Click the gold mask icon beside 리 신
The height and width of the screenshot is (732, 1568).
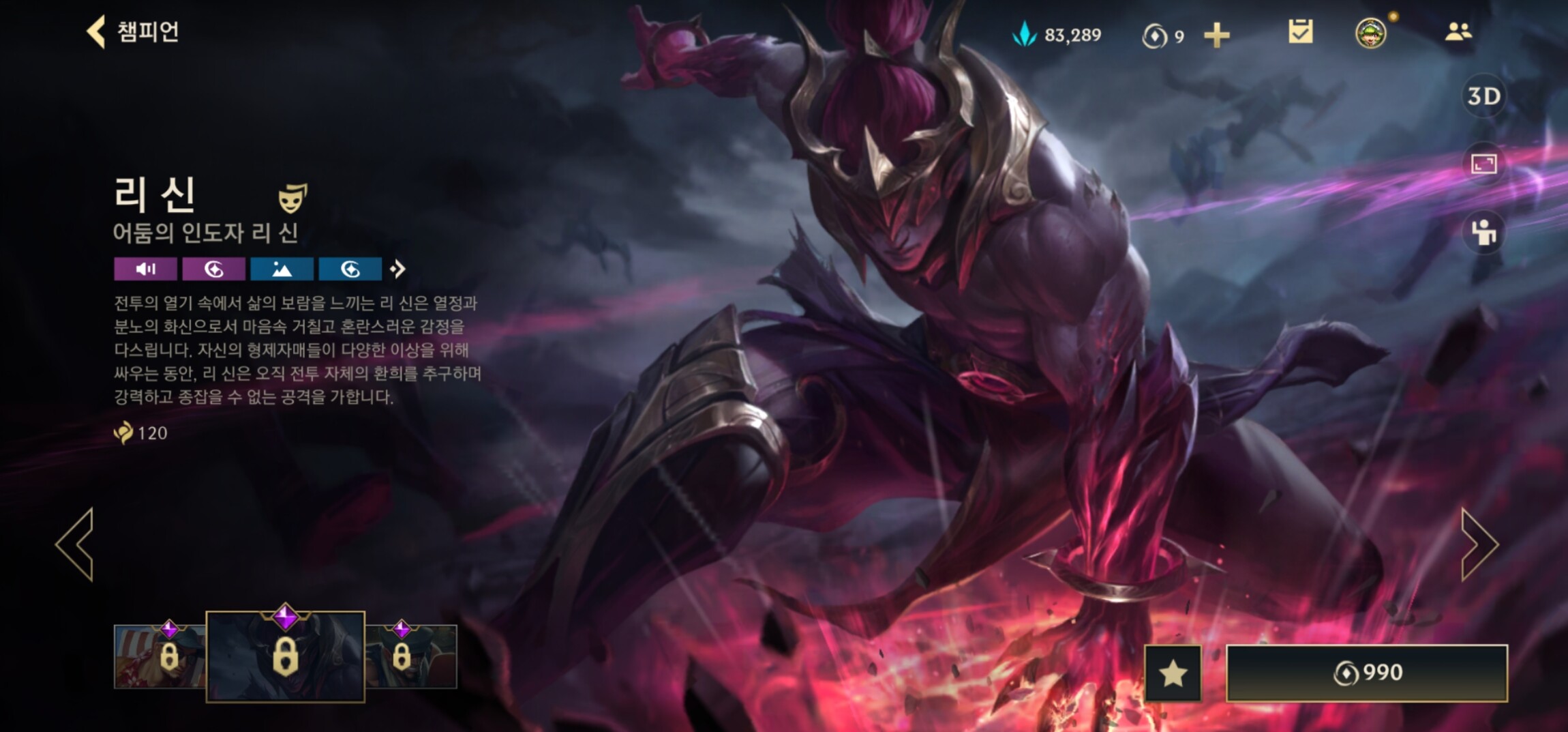pos(292,199)
